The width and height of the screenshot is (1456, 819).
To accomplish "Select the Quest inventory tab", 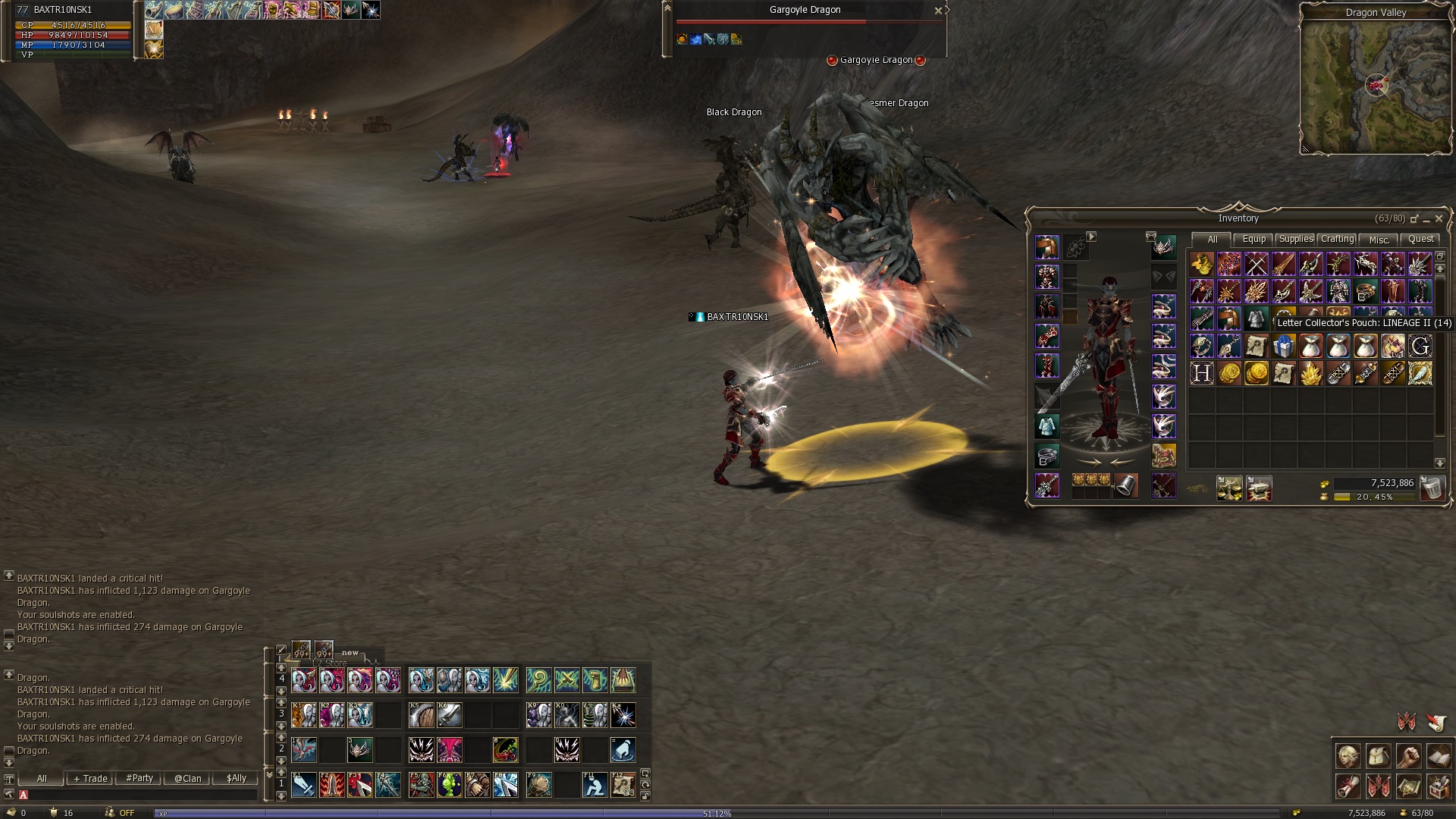I will coord(1420,239).
